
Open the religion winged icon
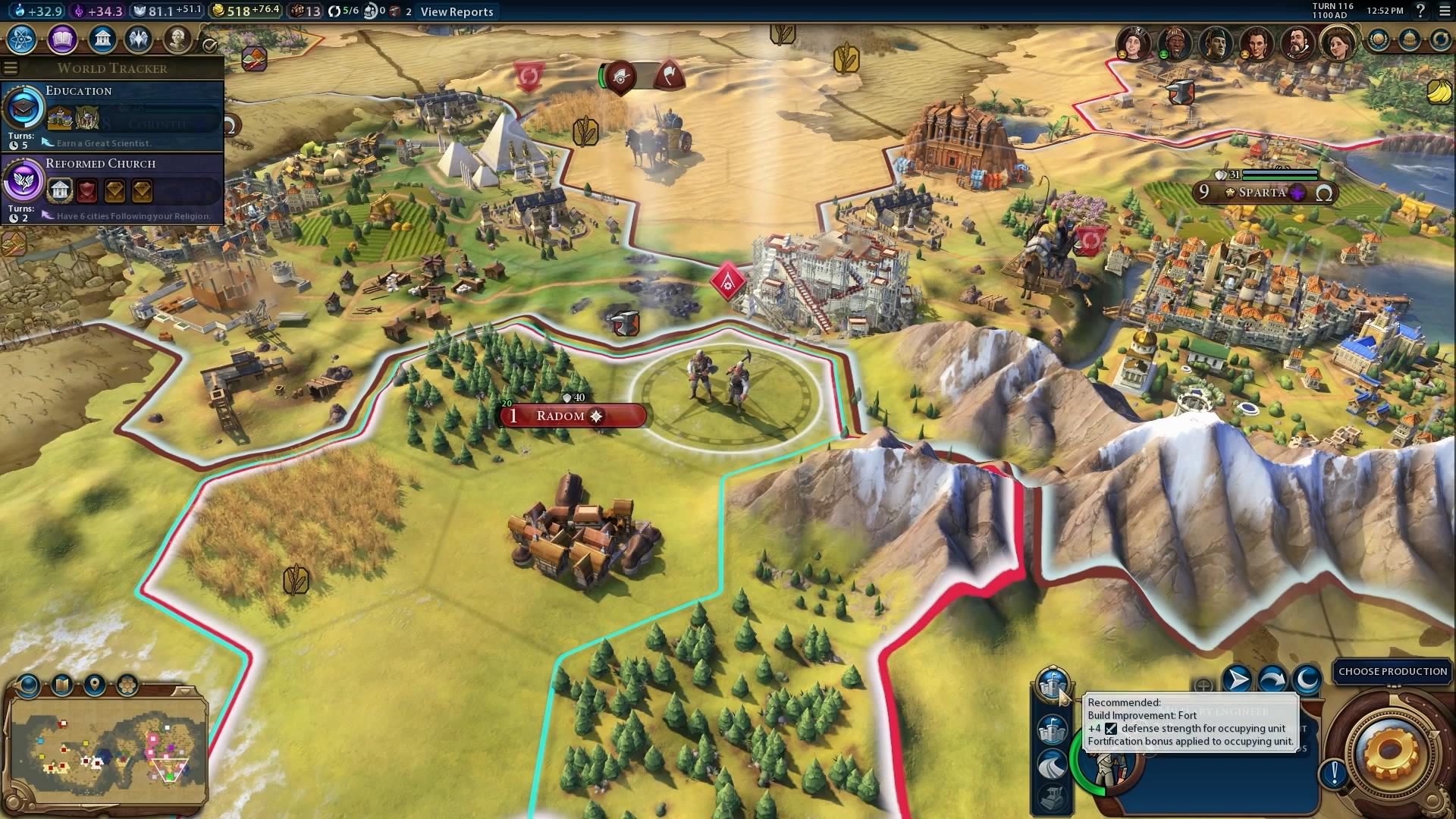coord(139,39)
